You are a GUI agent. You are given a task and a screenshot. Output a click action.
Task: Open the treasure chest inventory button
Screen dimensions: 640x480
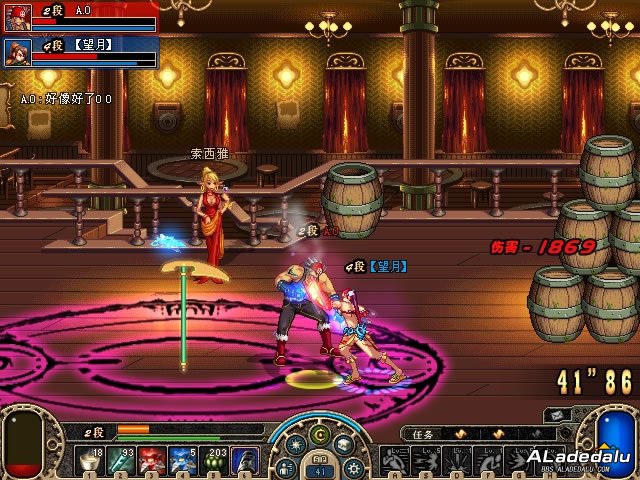coord(345,445)
